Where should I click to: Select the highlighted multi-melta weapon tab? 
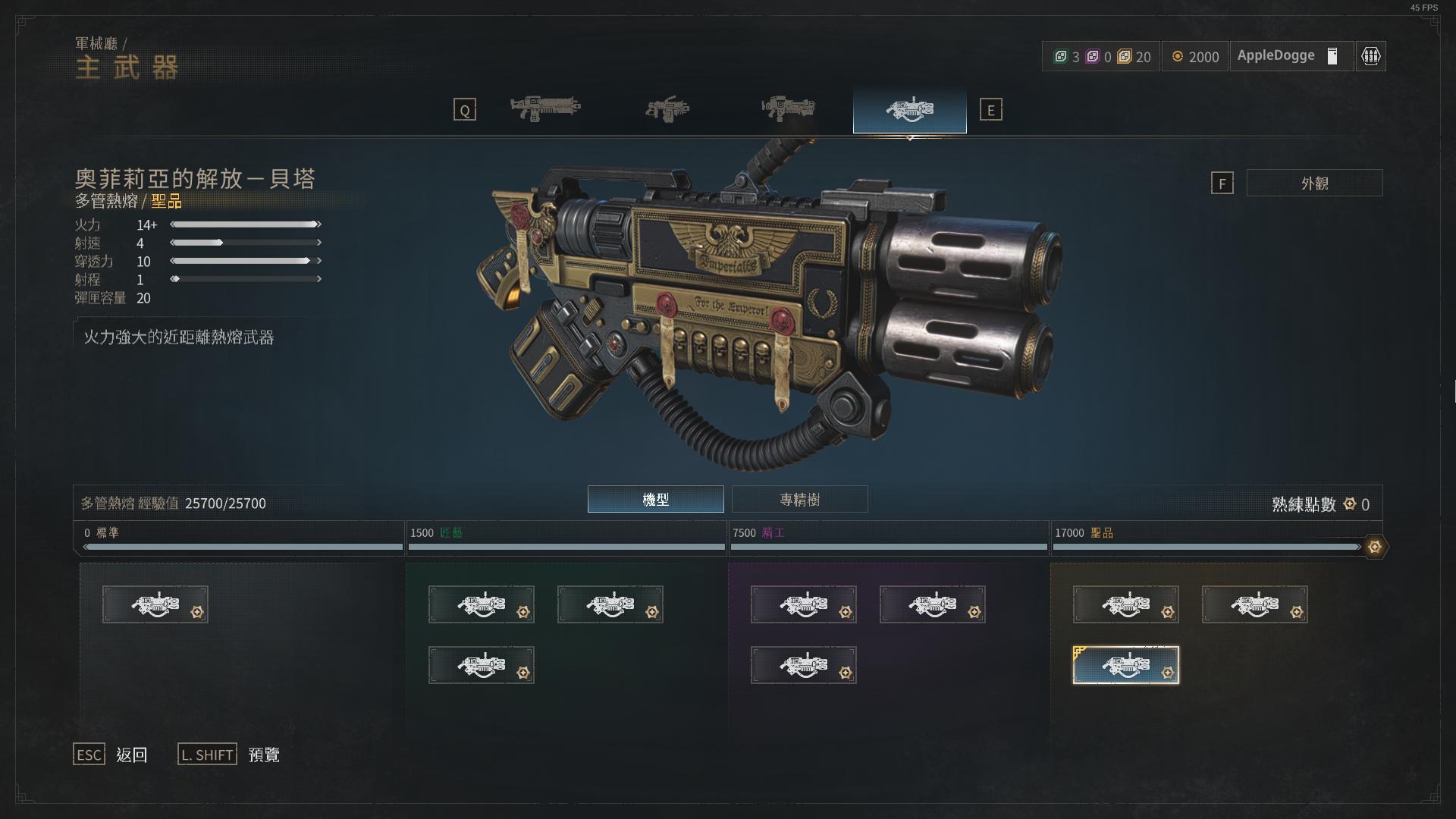[909, 110]
